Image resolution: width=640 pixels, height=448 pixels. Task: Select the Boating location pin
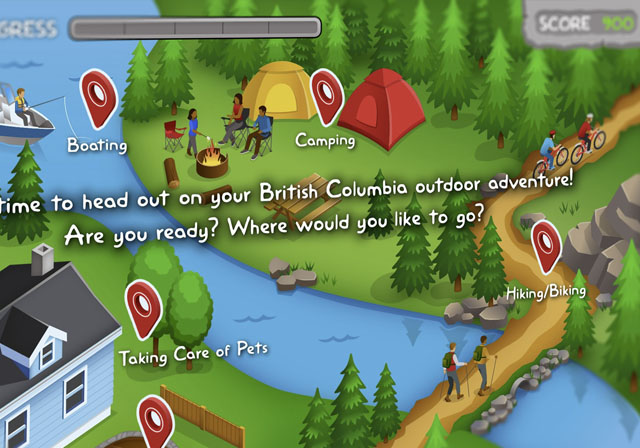98,97
